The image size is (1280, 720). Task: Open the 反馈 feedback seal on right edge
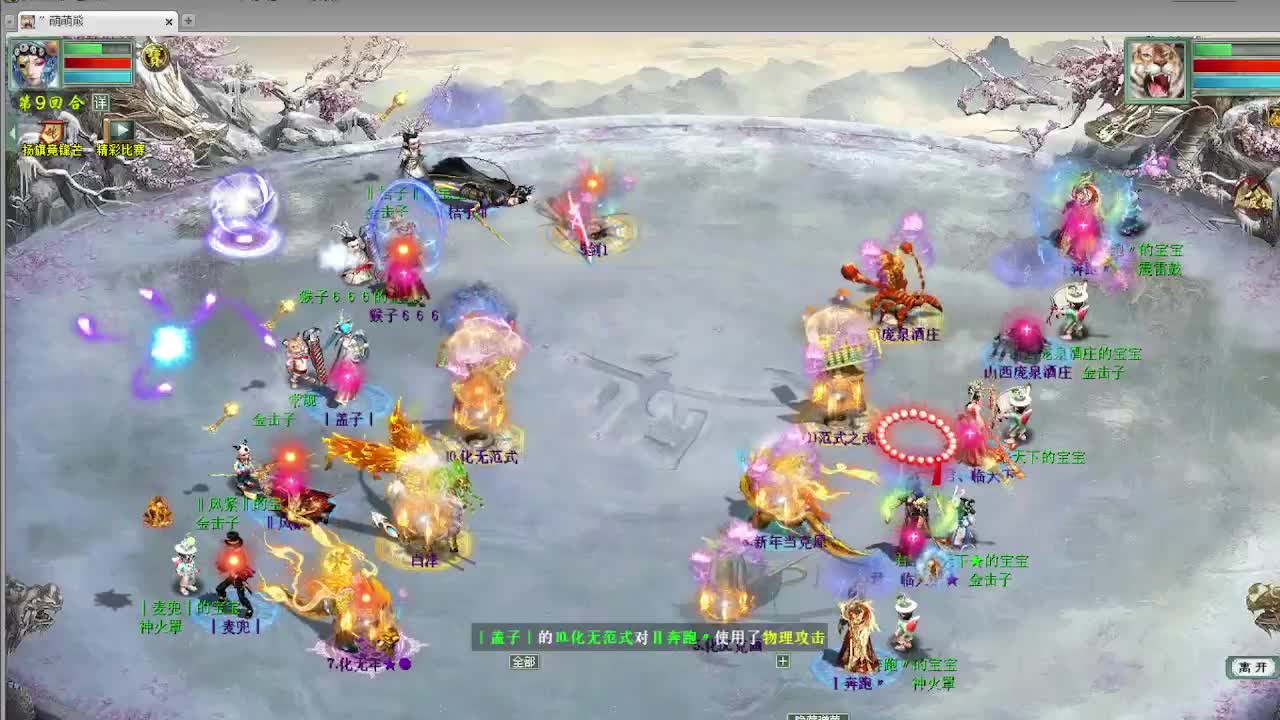(1253, 195)
